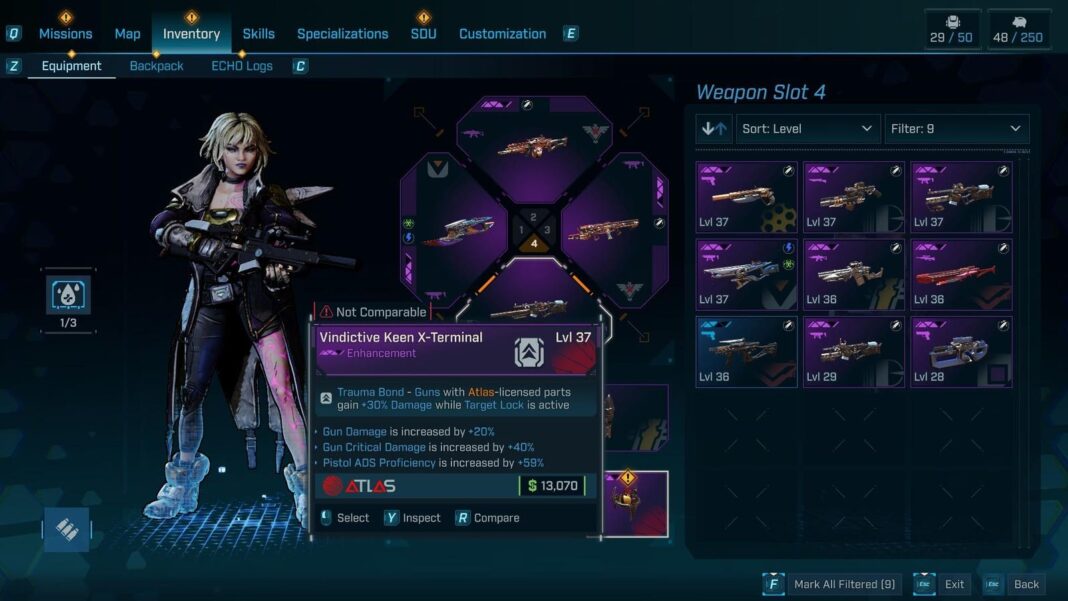1068x601 pixels.
Task: Choose the Lvl 29 weapon in the list
Action: pyautogui.click(x=854, y=351)
